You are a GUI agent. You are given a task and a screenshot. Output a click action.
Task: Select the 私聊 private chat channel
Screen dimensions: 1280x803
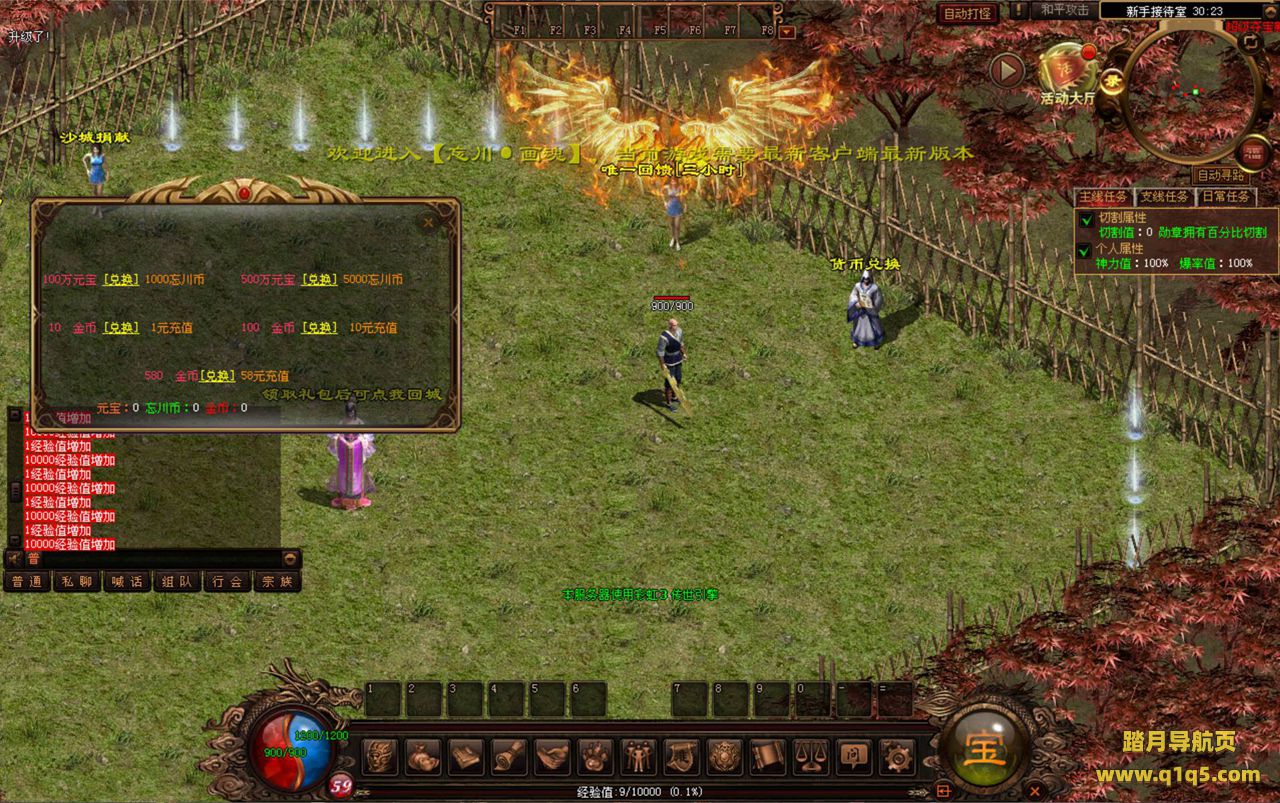(x=77, y=581)
